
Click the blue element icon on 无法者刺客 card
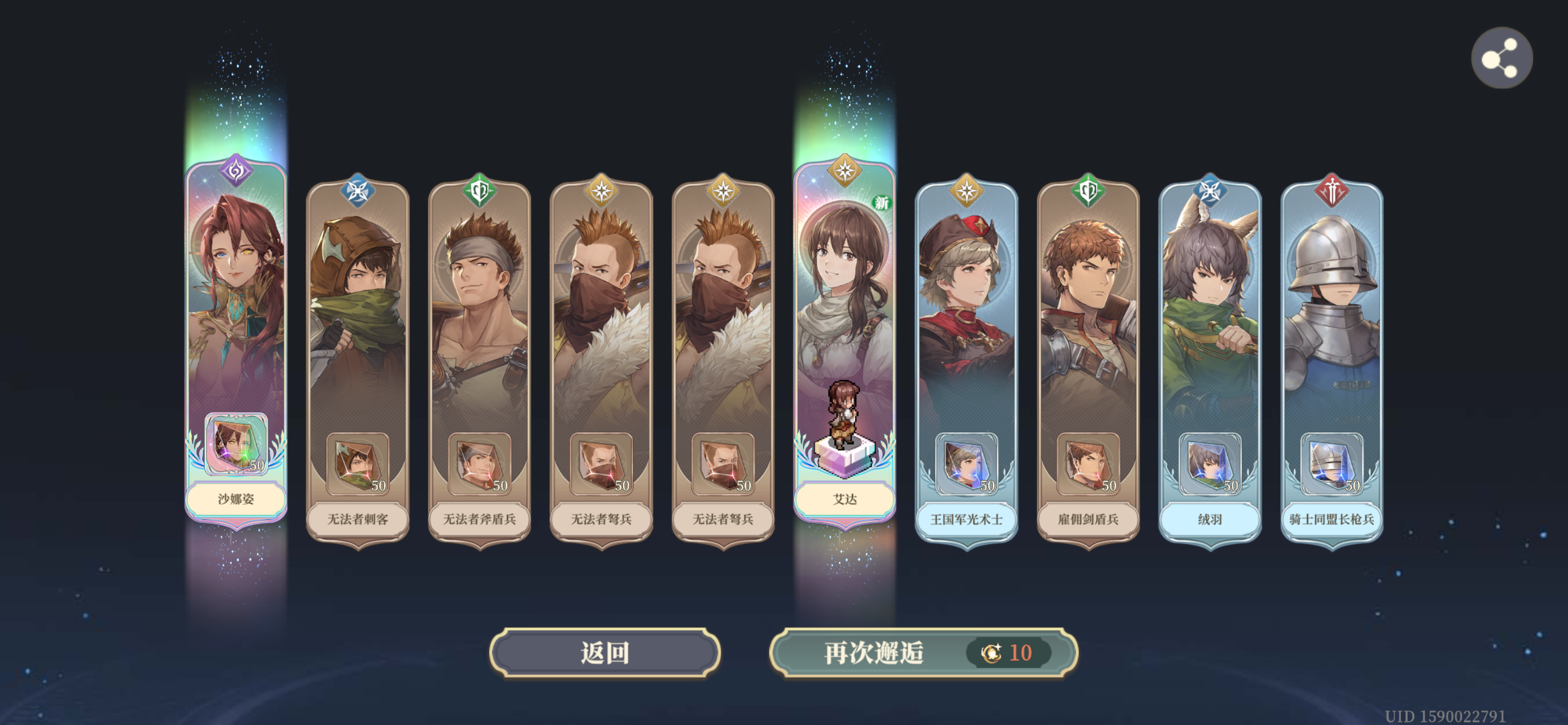[x=358, y=191]
